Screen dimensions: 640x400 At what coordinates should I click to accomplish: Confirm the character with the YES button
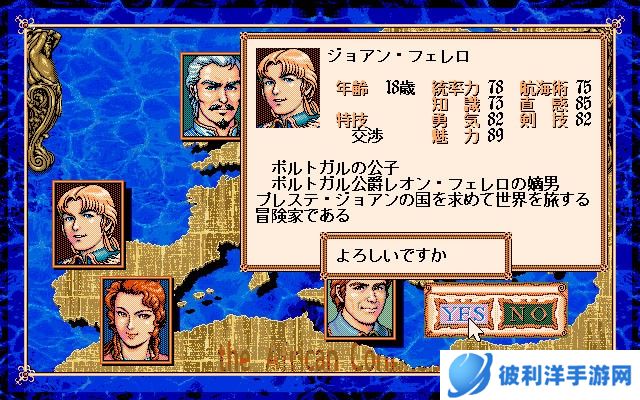click(x=460, y=313)
